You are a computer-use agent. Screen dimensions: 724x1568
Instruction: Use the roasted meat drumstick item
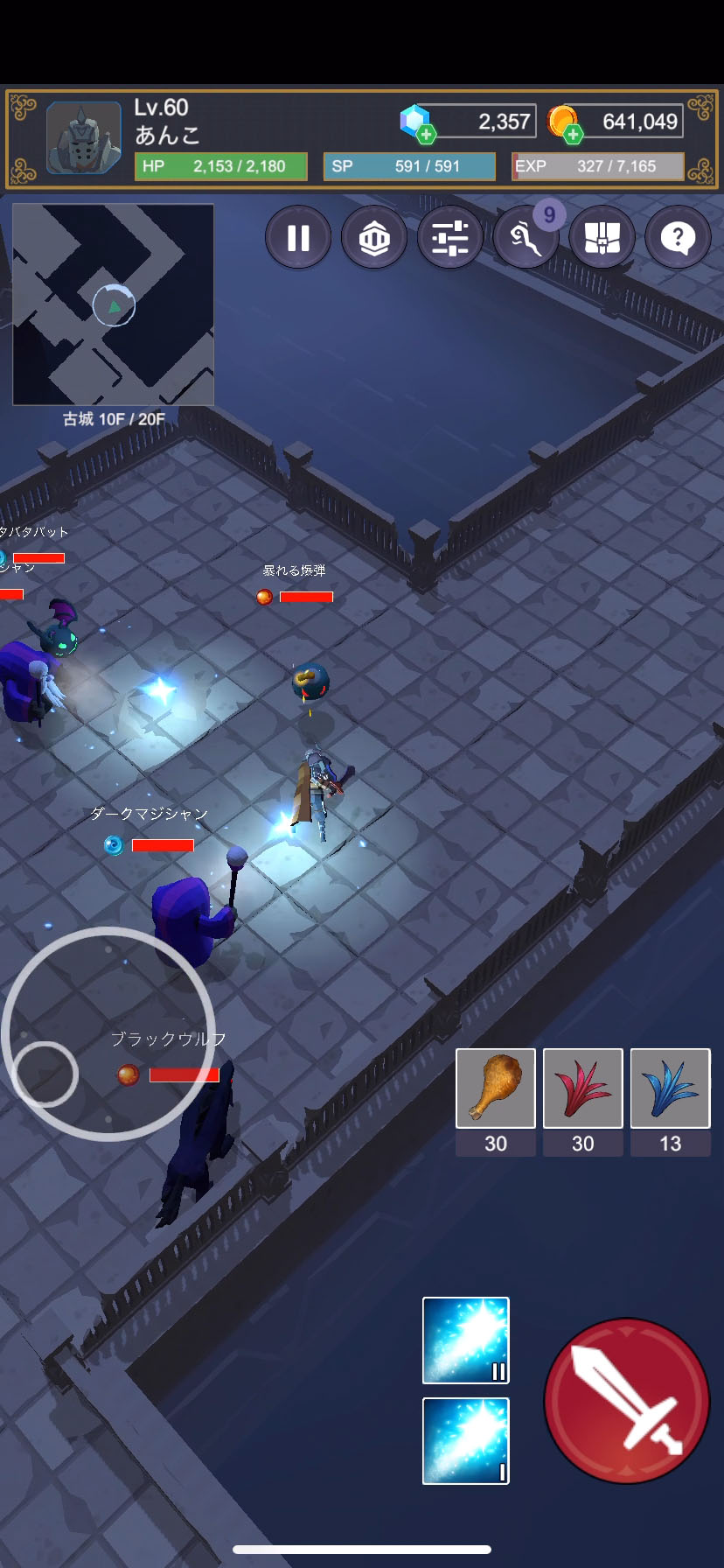coord(496,1088)
